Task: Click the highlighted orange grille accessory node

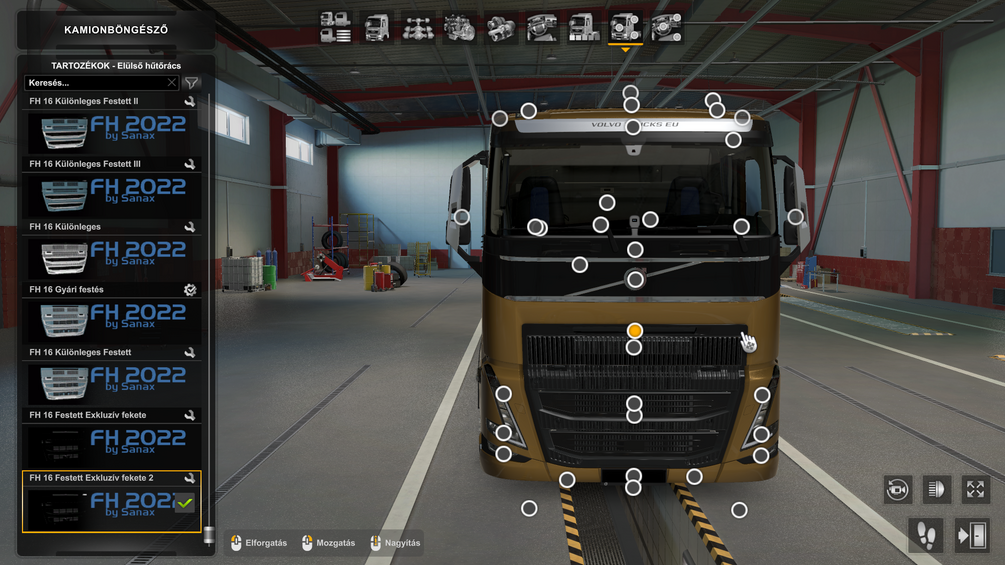Action: click(634, 330)
